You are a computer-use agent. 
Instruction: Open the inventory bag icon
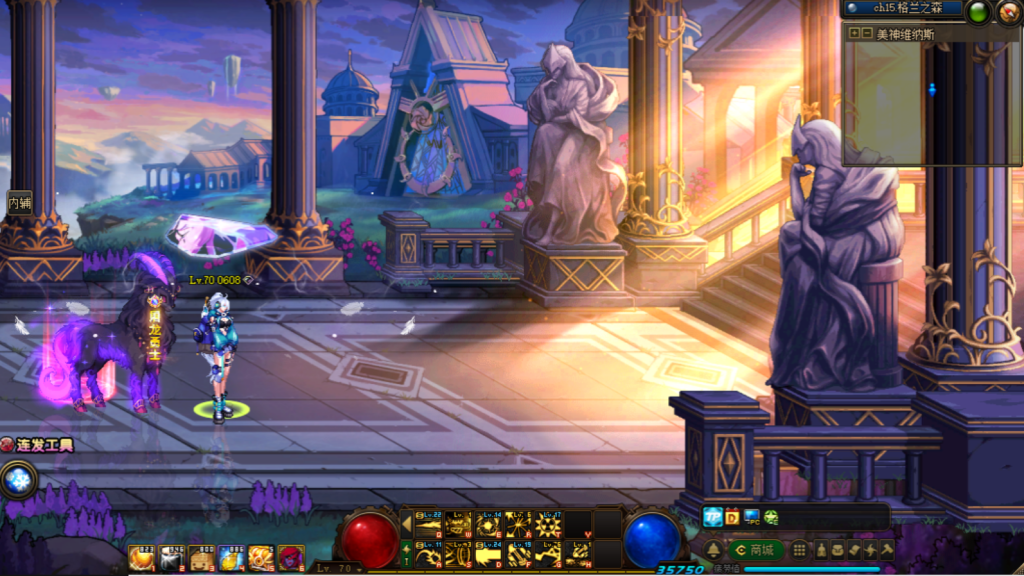pos(838,550)
